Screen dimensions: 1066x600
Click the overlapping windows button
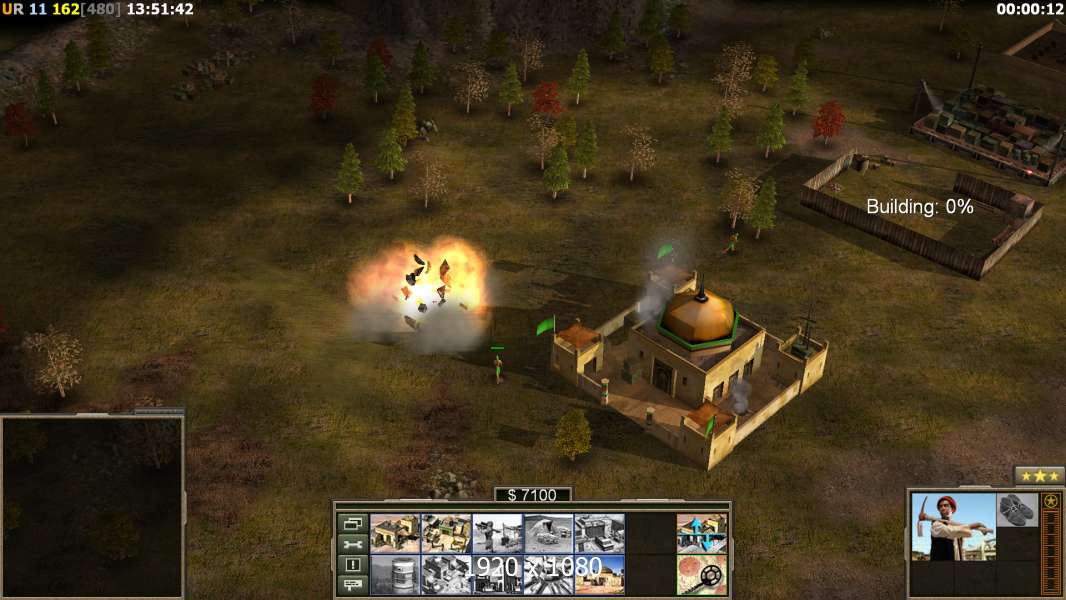point(352,523)
